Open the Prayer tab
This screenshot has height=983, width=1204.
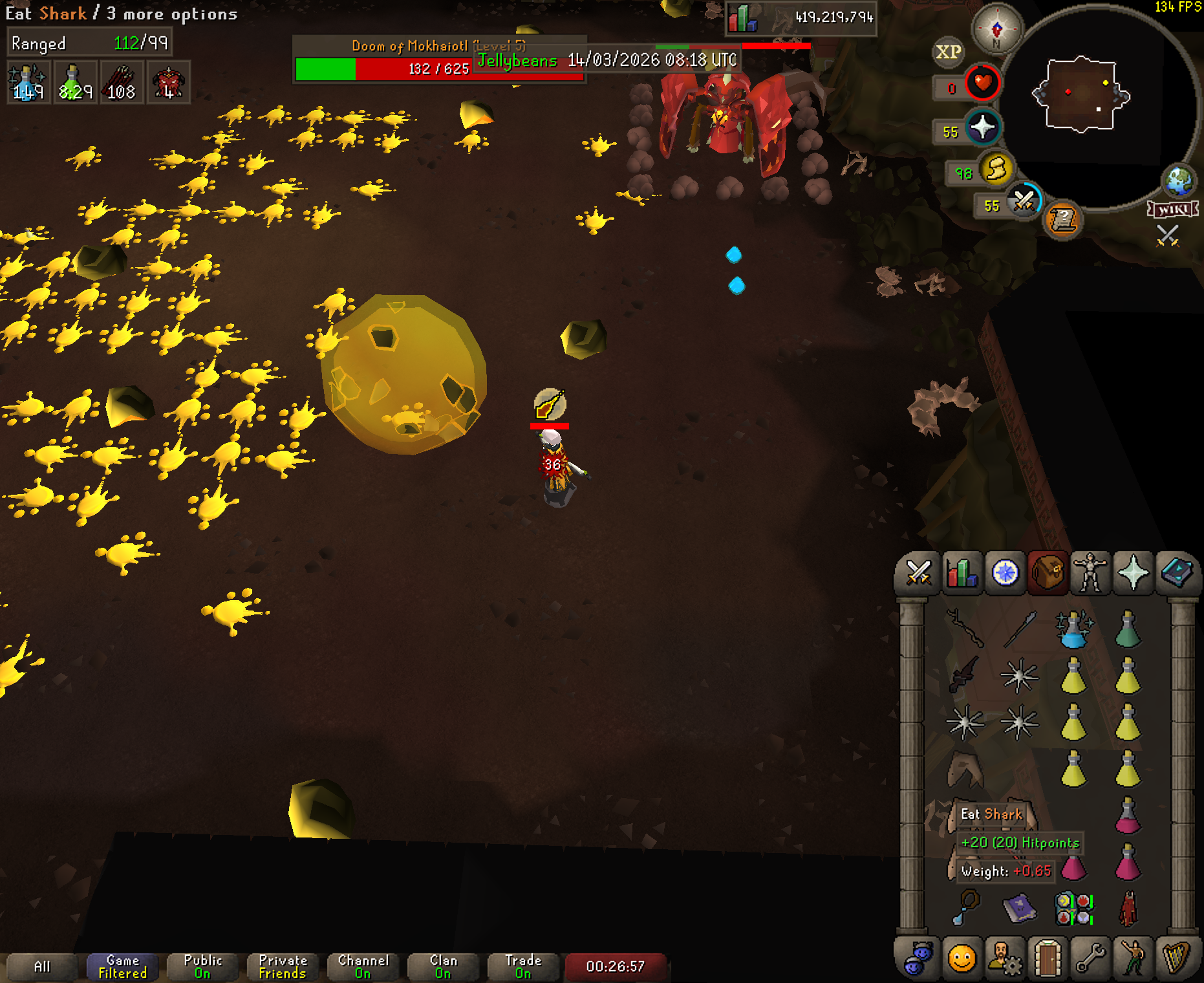click(1134, 573)
